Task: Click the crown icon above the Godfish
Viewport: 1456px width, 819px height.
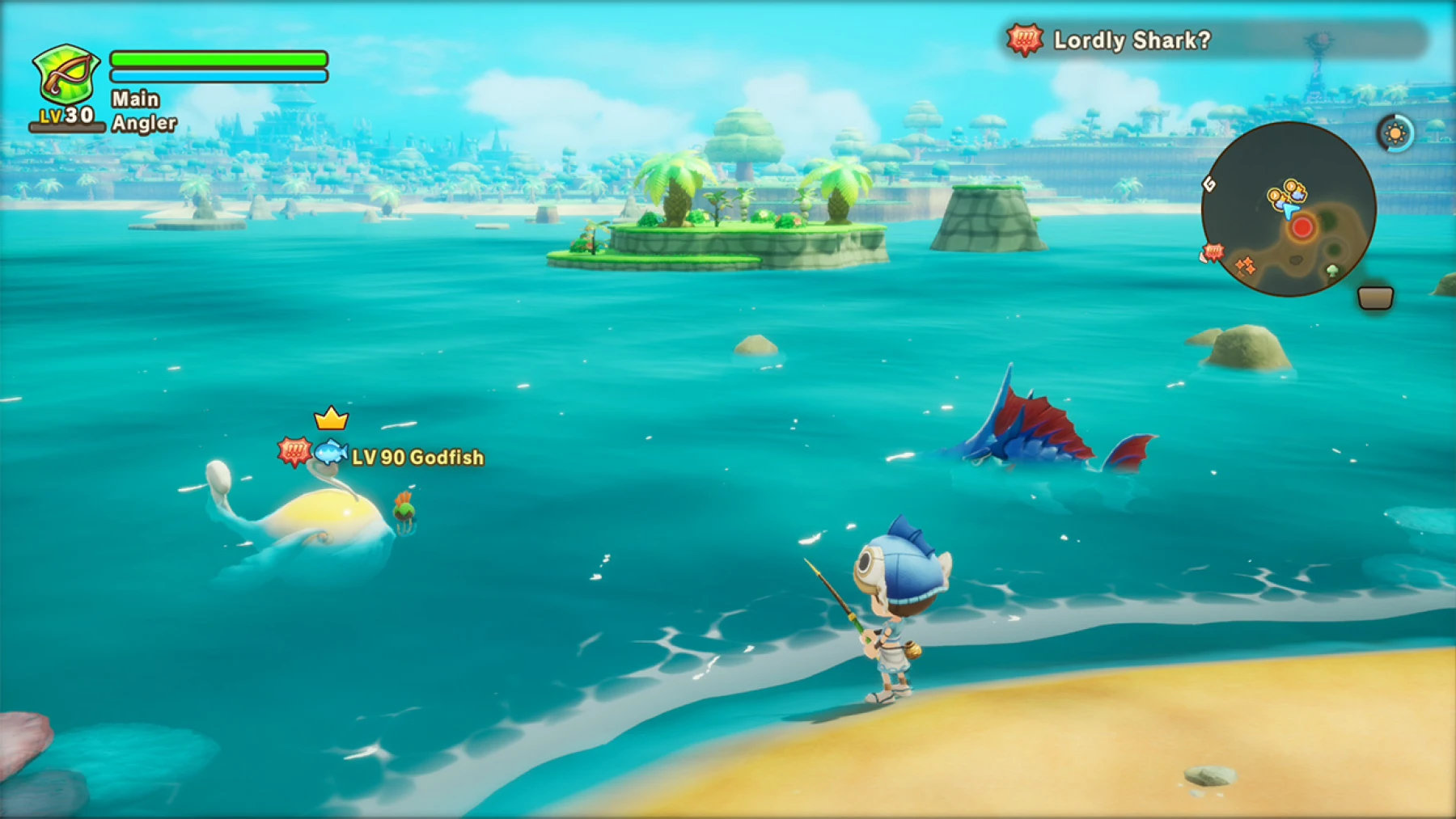Action: pyautogui.click(x=331, y=418)
